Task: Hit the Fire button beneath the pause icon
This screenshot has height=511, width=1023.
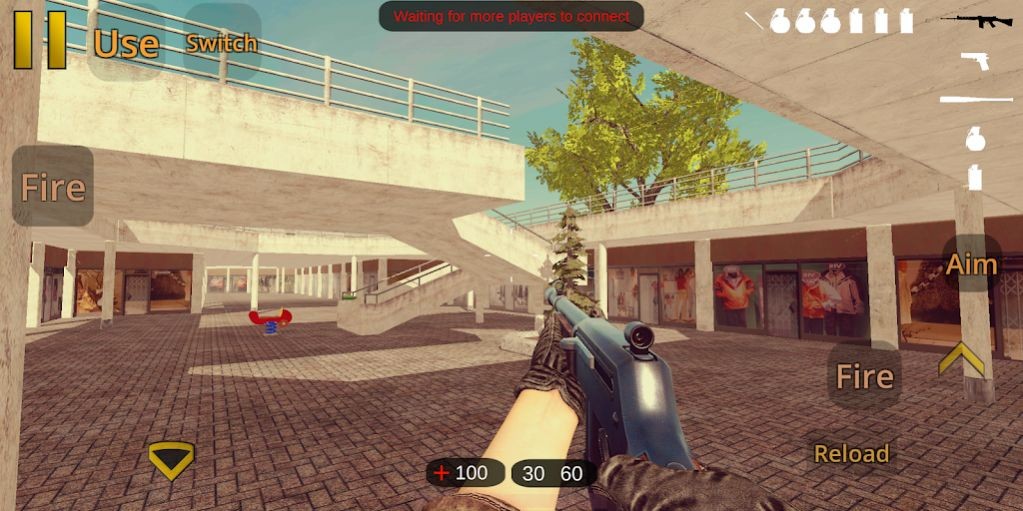Action: tap(53, 187)
